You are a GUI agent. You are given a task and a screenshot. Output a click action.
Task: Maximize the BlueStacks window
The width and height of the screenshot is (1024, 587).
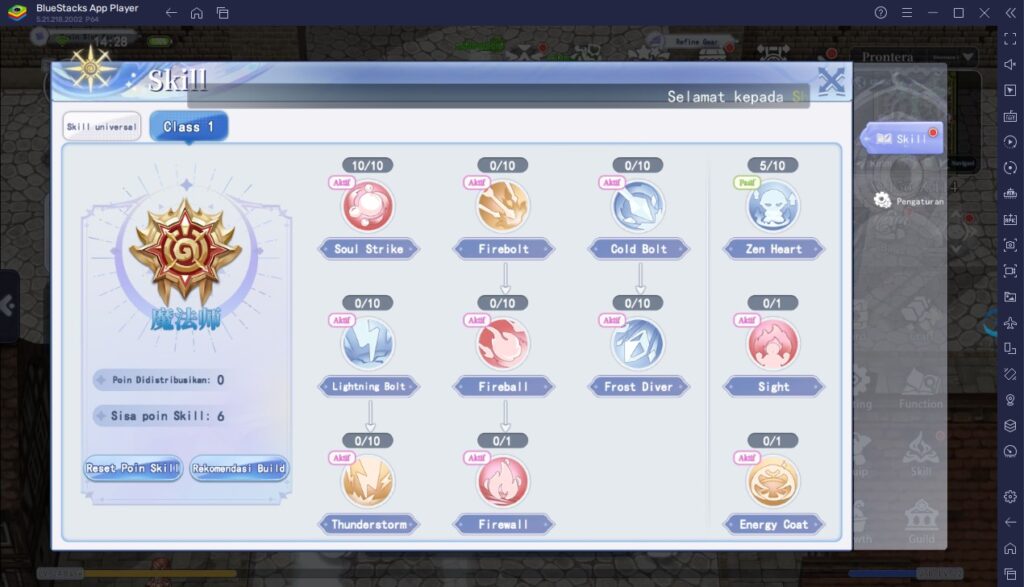(x=958, y=13)
